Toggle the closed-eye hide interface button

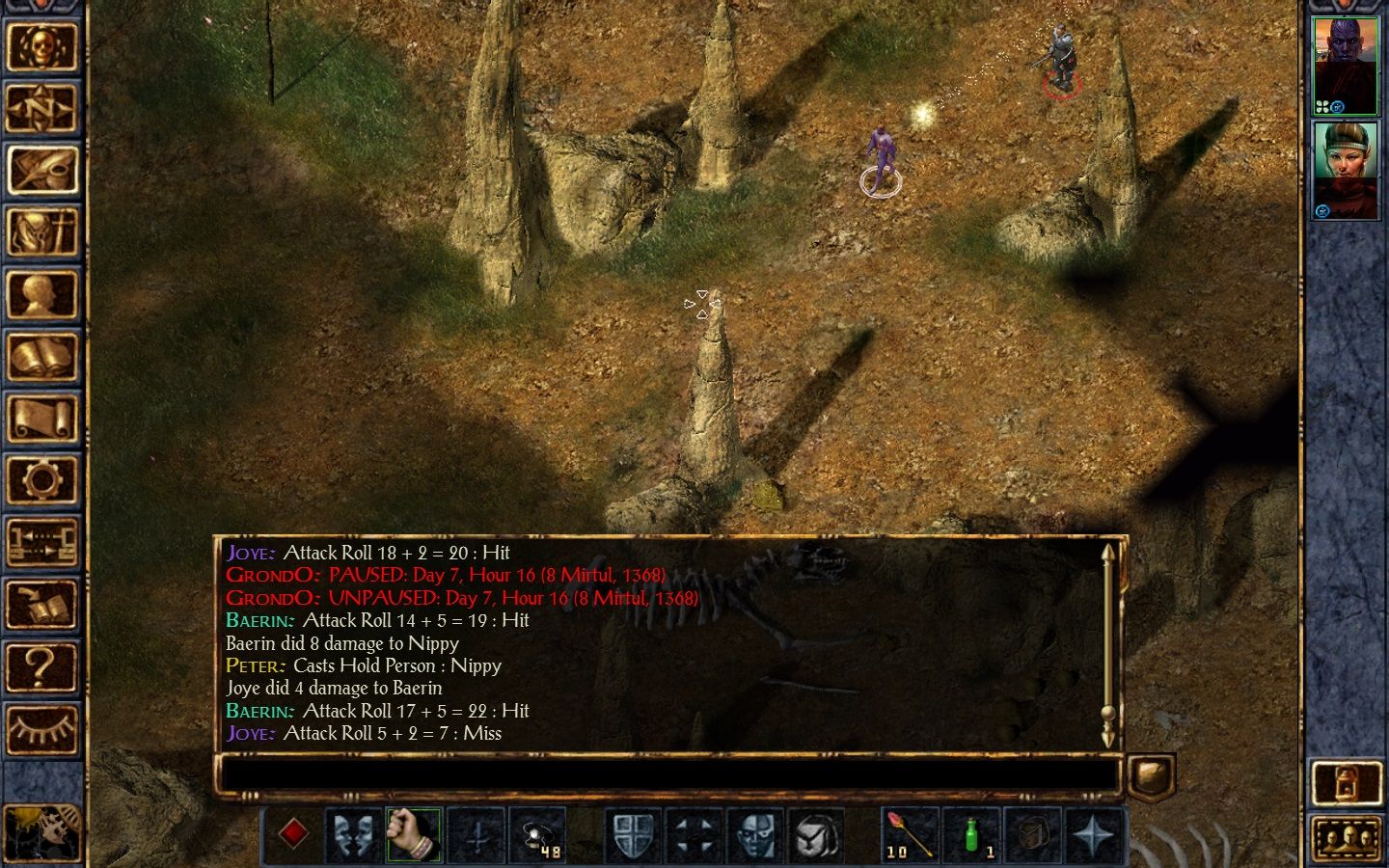tap(41, 728)
